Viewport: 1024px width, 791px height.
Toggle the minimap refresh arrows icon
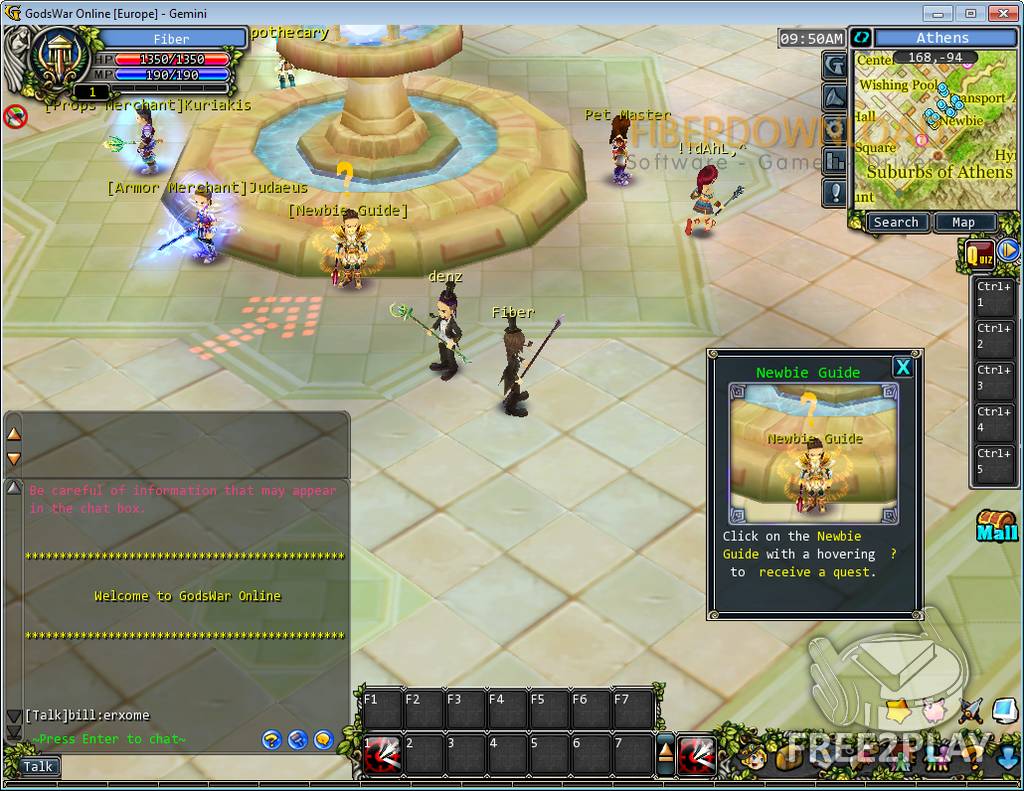click(860, 38)
